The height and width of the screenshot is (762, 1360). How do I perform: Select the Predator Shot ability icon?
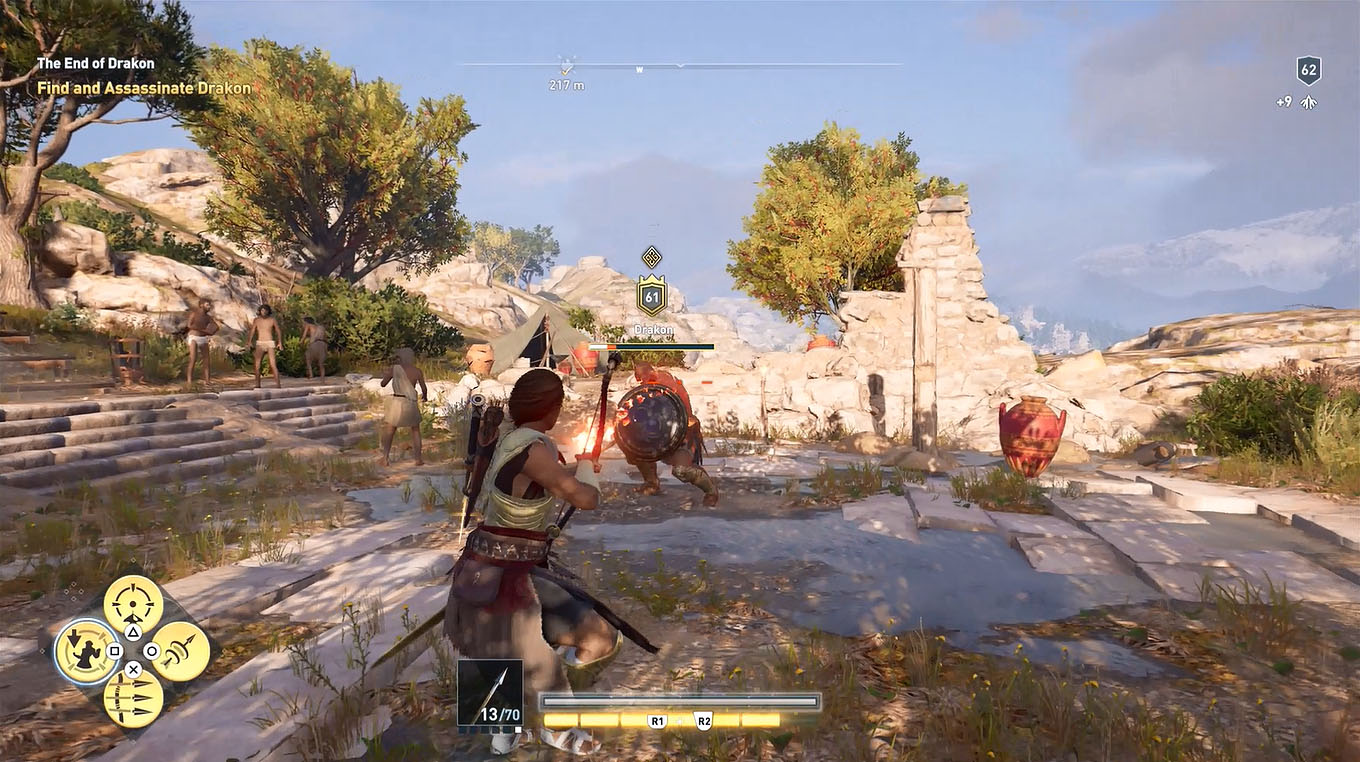(x=131, y=603)
